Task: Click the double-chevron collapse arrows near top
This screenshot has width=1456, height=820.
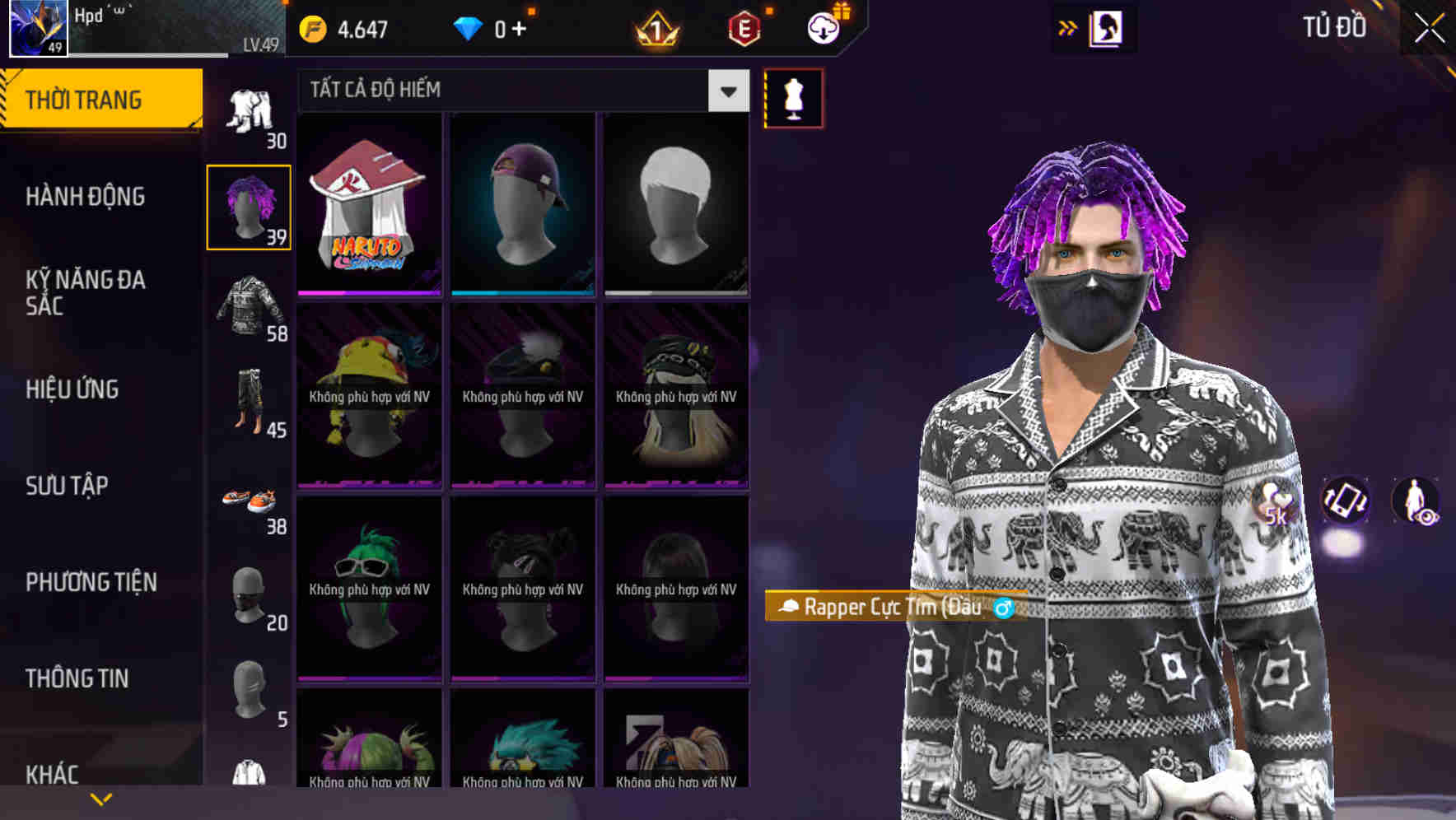Action: click(1068, 27)
